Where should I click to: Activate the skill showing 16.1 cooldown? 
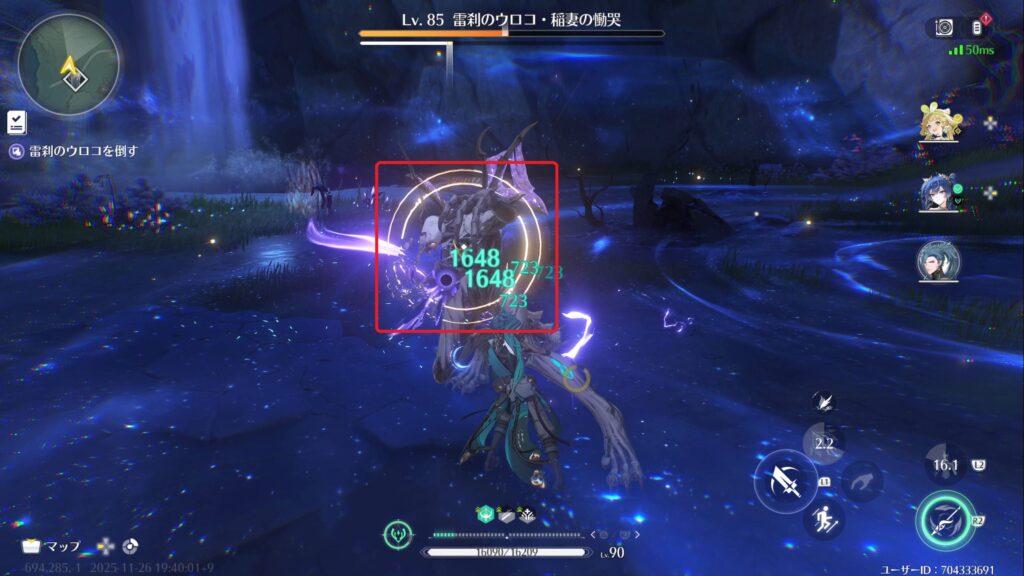tap(945, 465)
